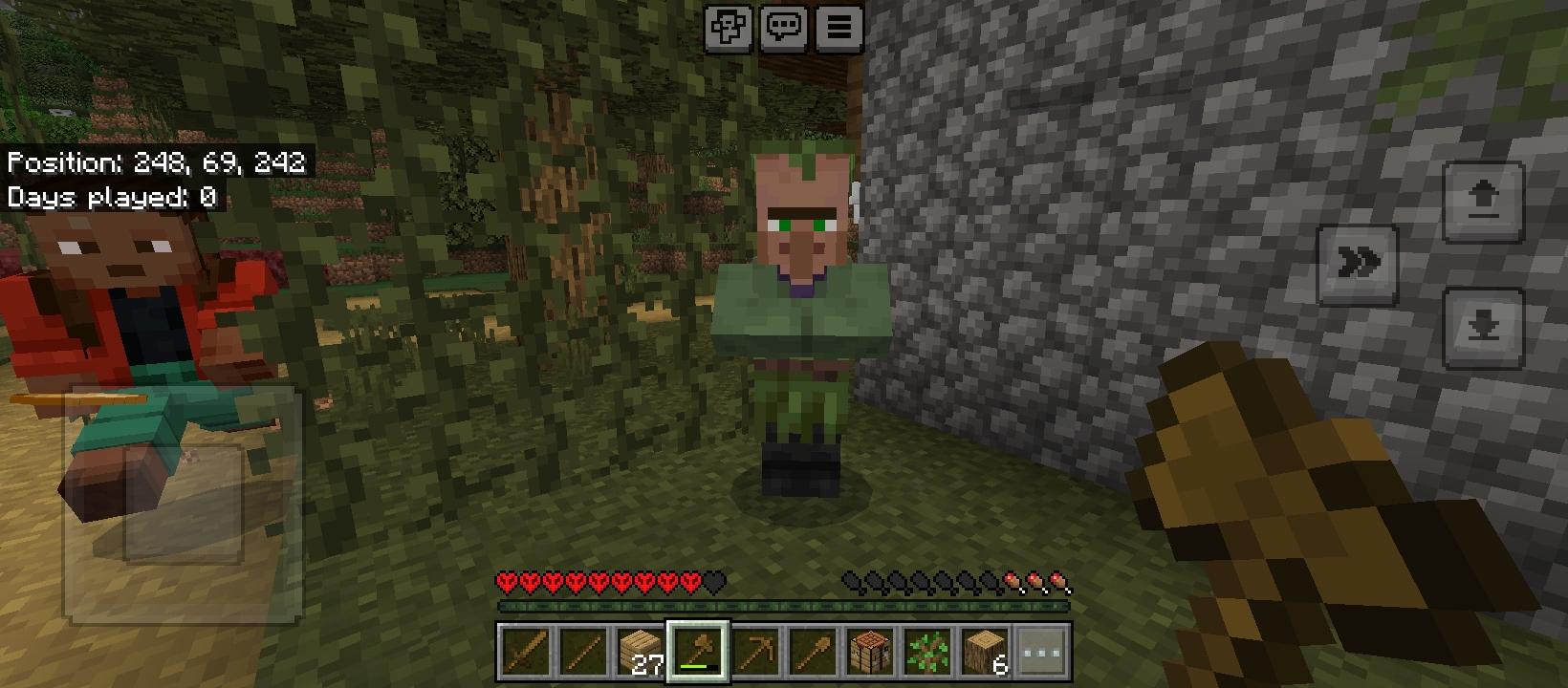This screenshot has height=688, width=1568.
Task: Select the oak planks stack of 27
Action: click(x=639, y=652)
